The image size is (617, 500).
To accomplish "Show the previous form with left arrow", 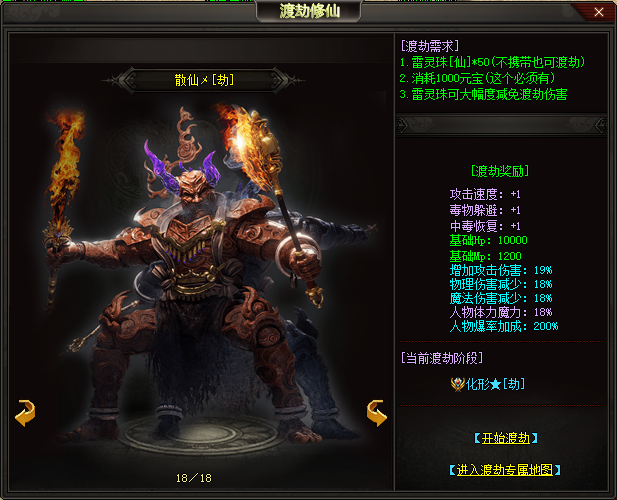I will 25,412.
